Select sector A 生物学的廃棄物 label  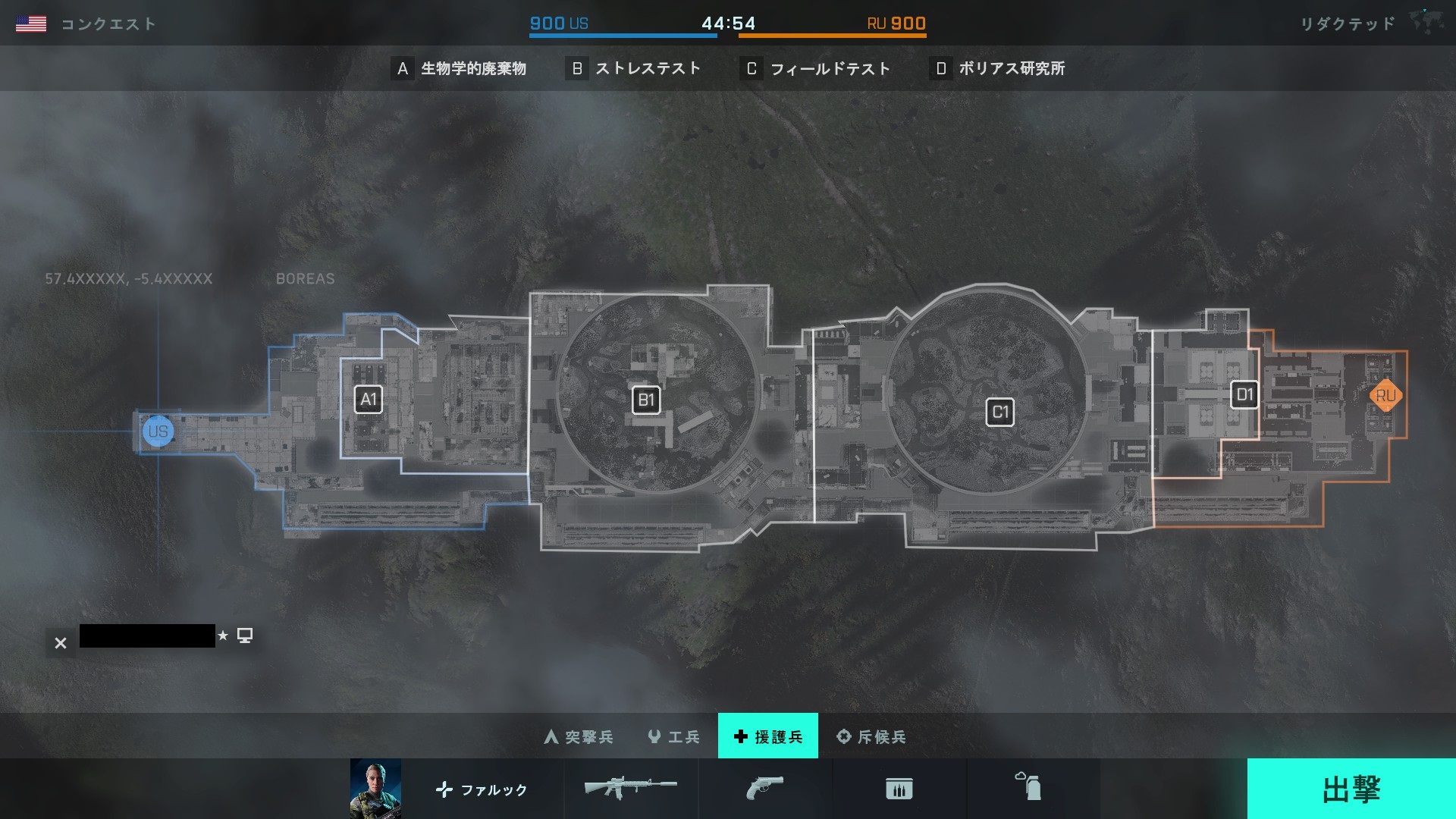[x=459, y=68]
